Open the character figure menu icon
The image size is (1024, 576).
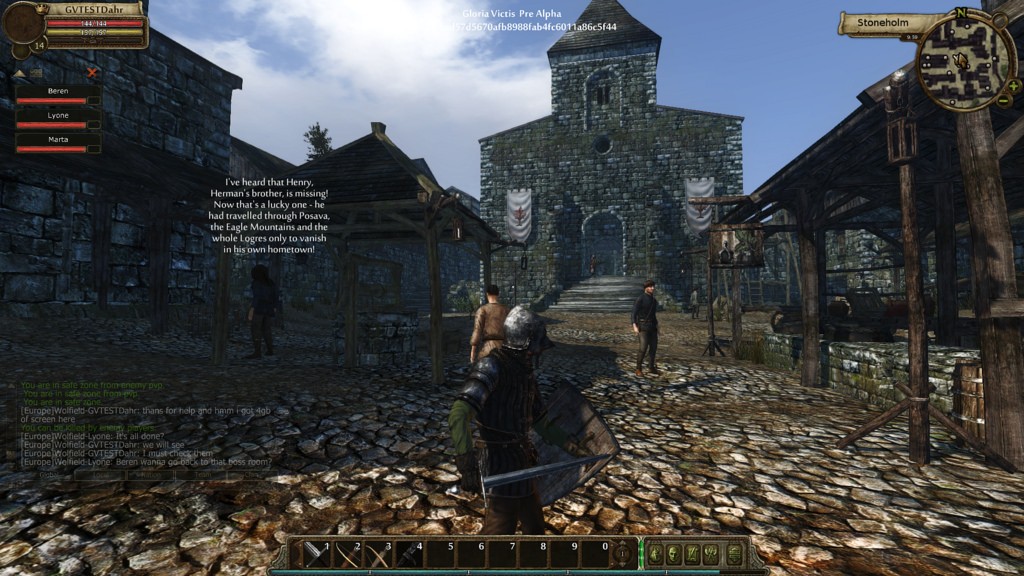pos(653,553)
